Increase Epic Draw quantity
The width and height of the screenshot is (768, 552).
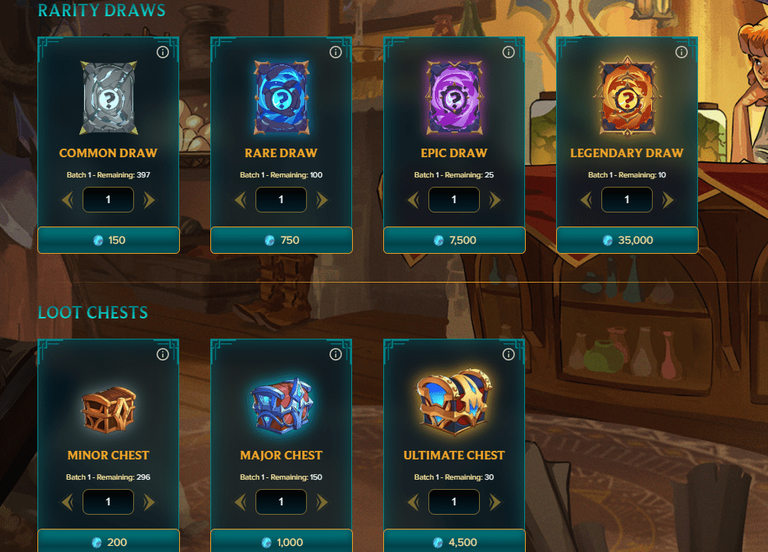tap(495, 200)
